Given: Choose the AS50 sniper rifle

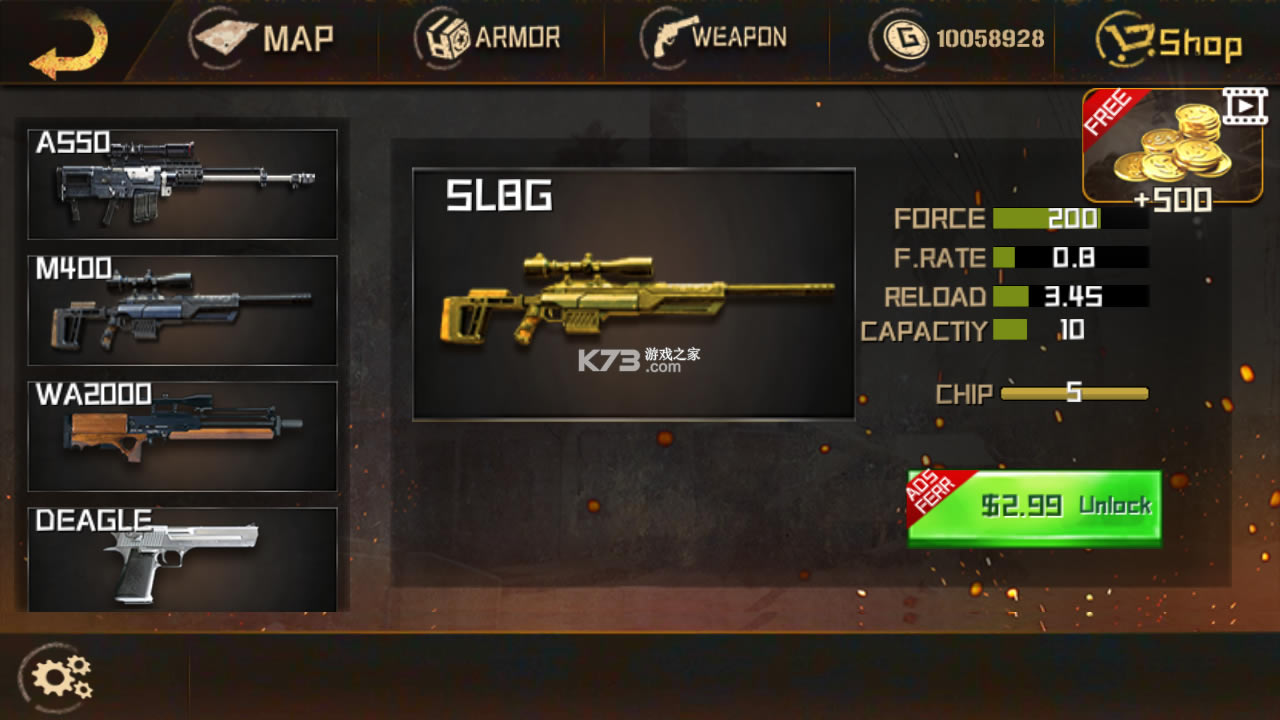Looking at the screenshot, I should coord(182,185).
